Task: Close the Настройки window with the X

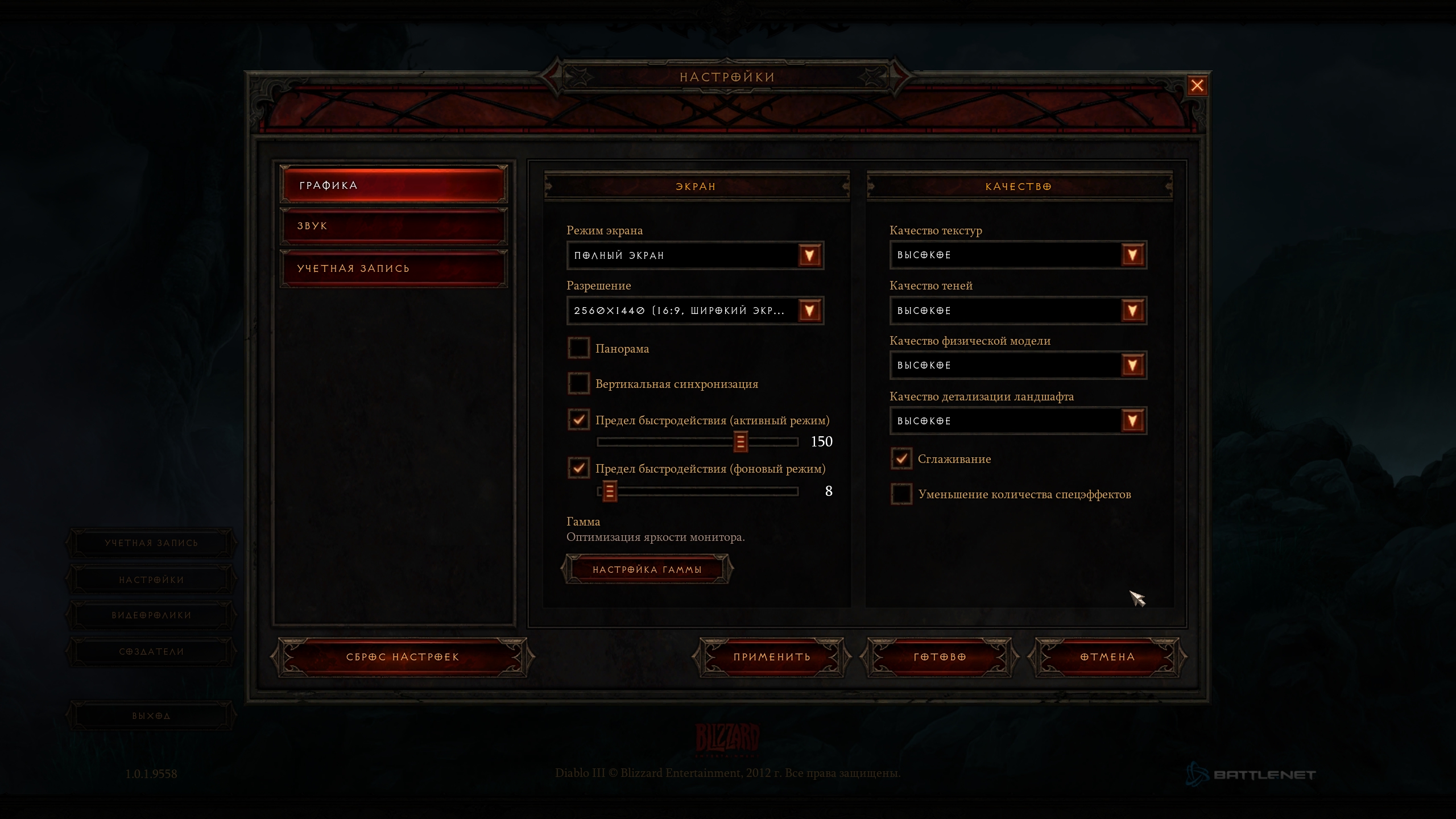Action: pyautogui.click(x=1197, y=85)
